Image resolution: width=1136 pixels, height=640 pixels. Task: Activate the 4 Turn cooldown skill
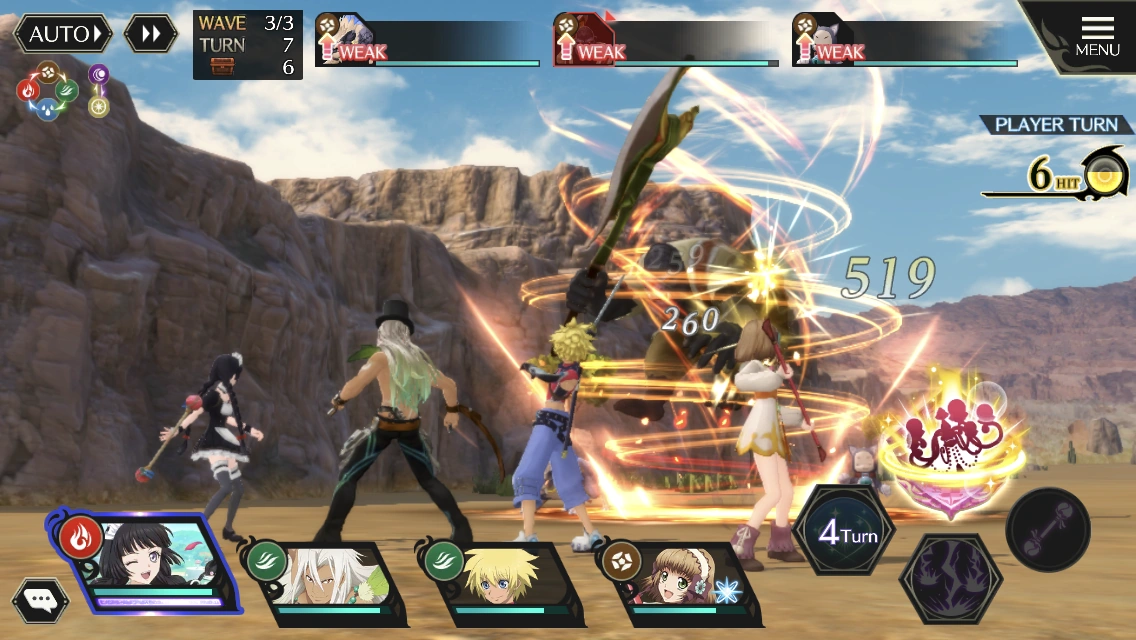point(846,531)
